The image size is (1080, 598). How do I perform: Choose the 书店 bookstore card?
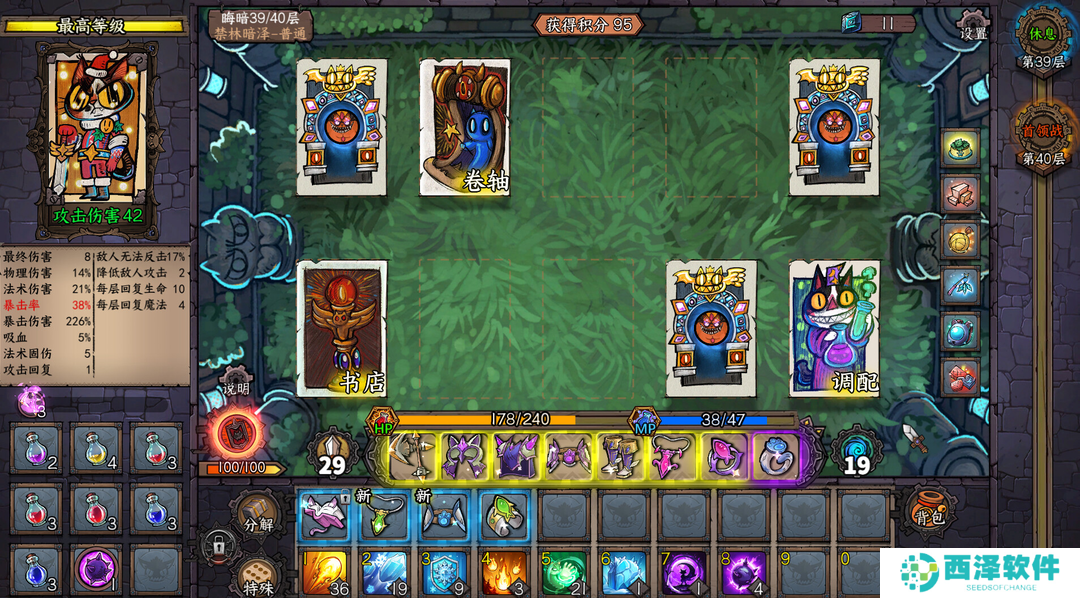tap(342, 329)
